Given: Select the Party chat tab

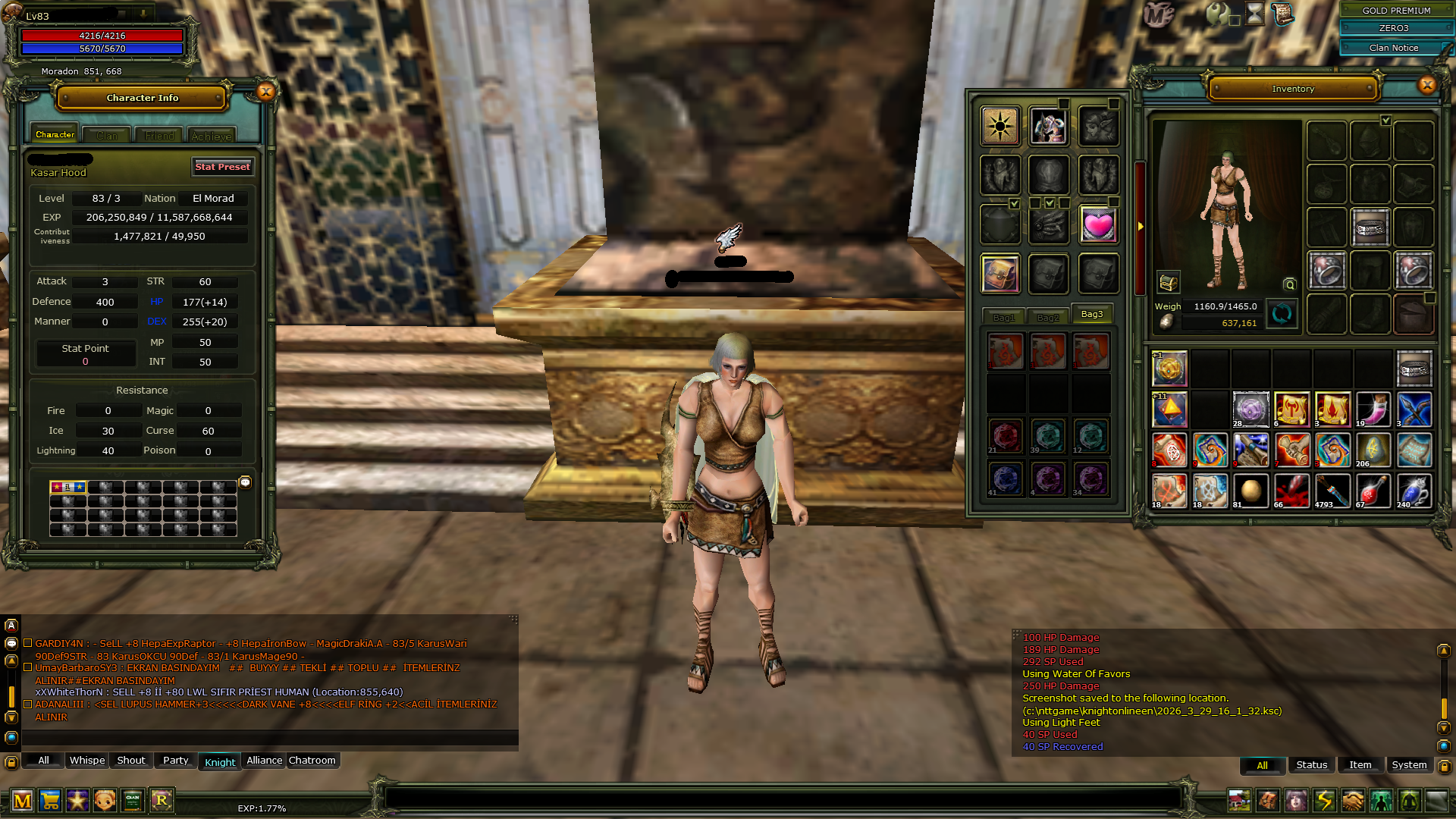Looking at the screenshot, I should point(174,761).
